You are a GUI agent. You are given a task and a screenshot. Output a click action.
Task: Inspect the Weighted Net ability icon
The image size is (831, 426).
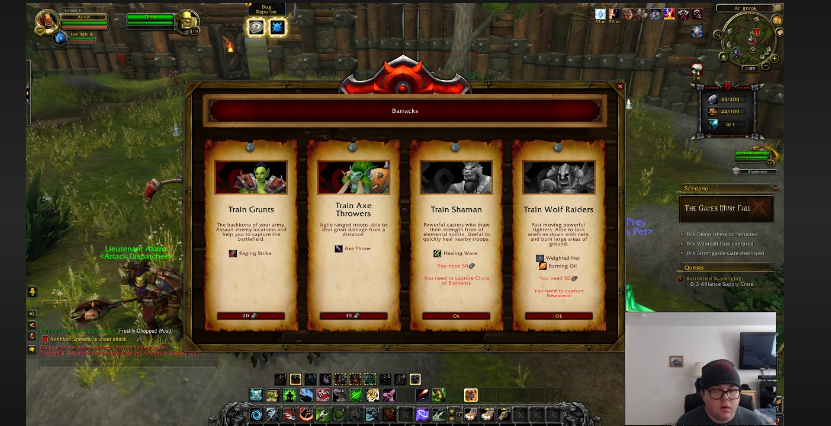(x=541, y=258)
